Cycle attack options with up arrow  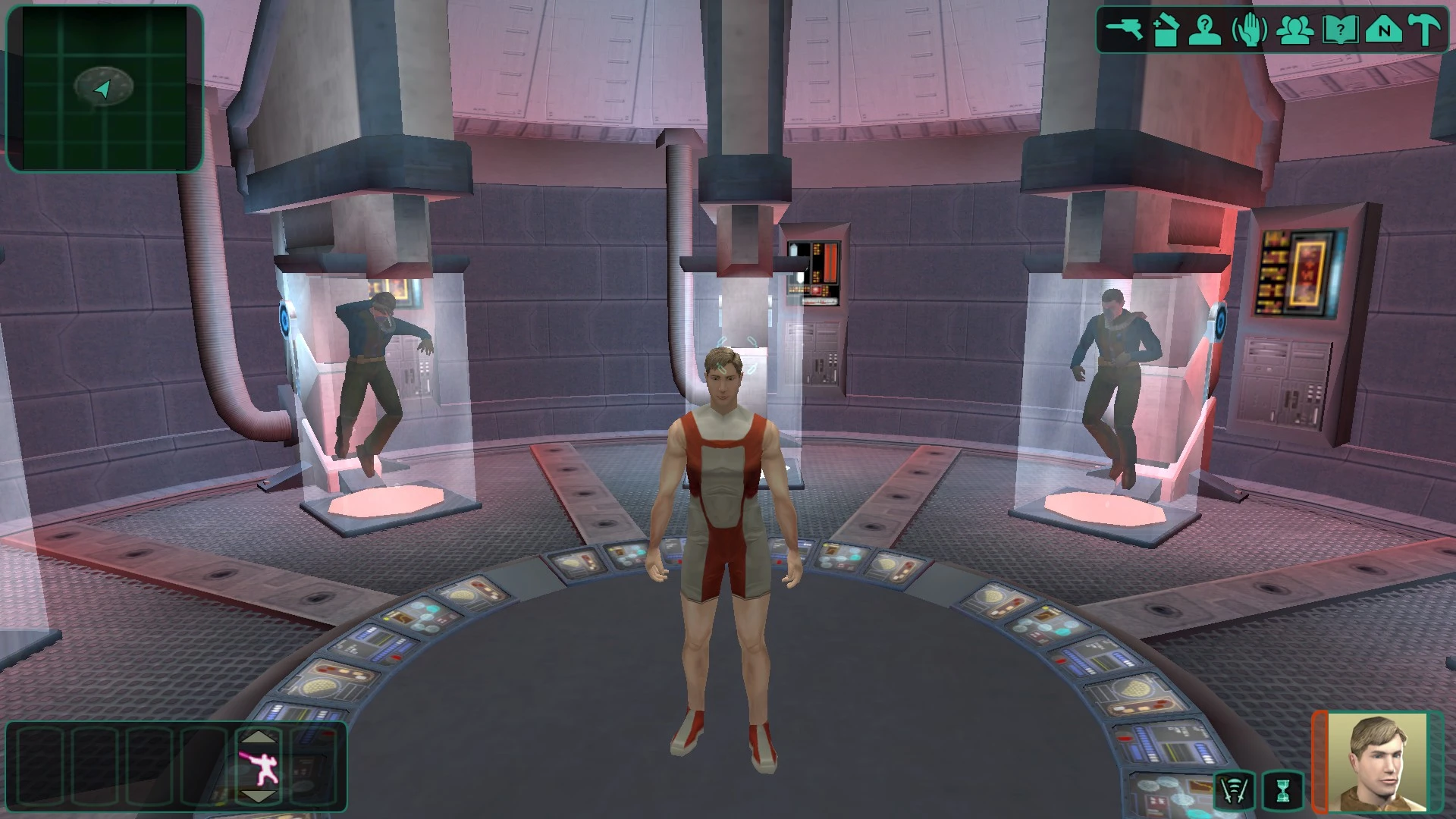pos(257,738)
